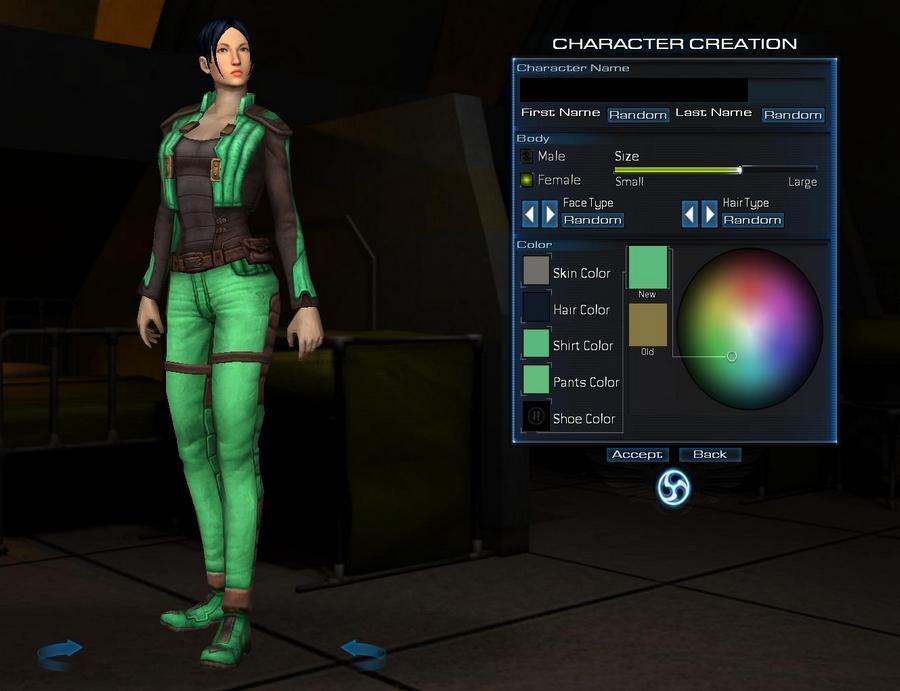
Task: Randomize the Last Name
Action: click(x=792, y=115)
